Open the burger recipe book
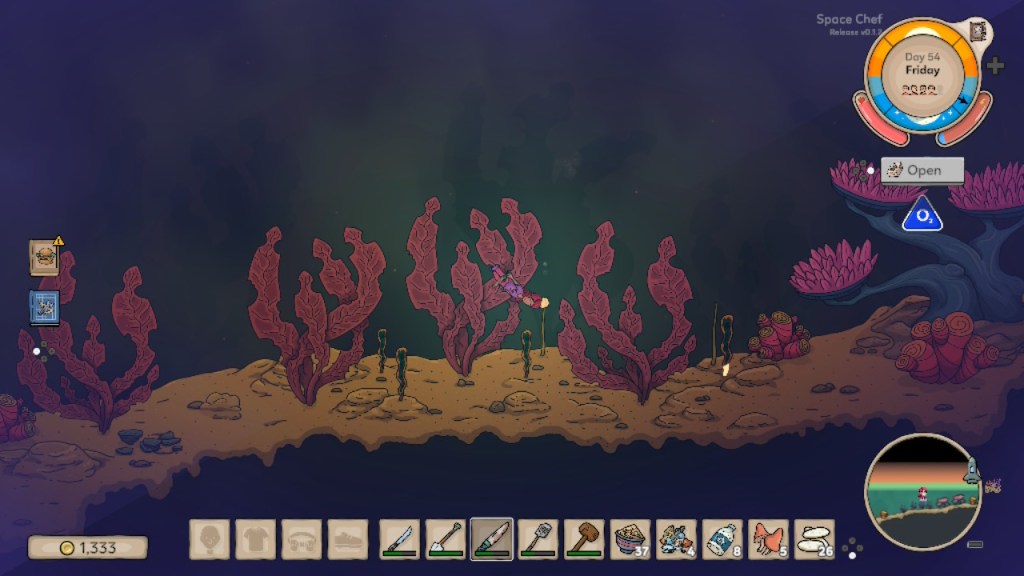 pos(44,257)
